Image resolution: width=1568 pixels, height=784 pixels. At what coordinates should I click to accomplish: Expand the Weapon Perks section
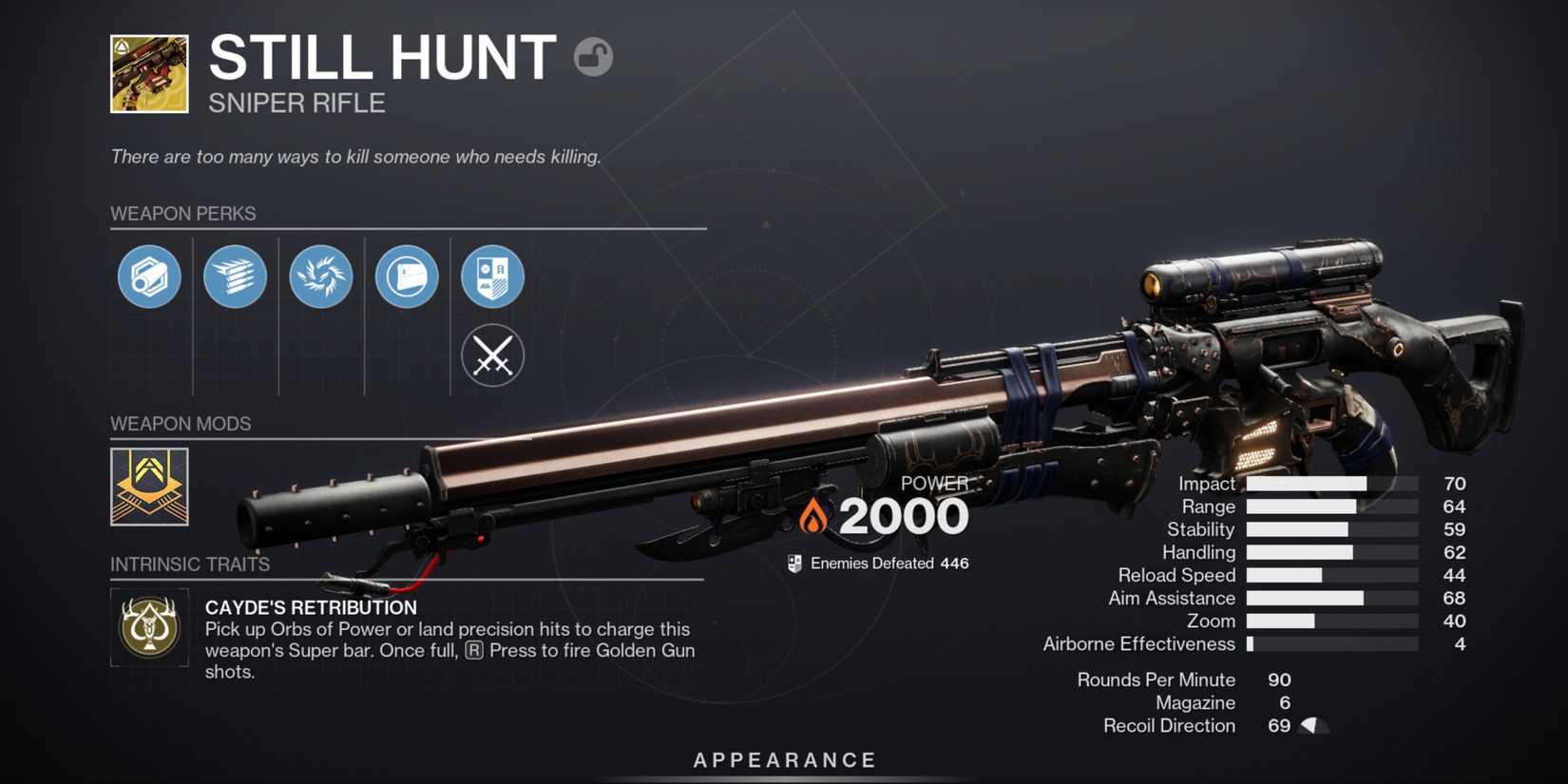click(x=182, y=214)
